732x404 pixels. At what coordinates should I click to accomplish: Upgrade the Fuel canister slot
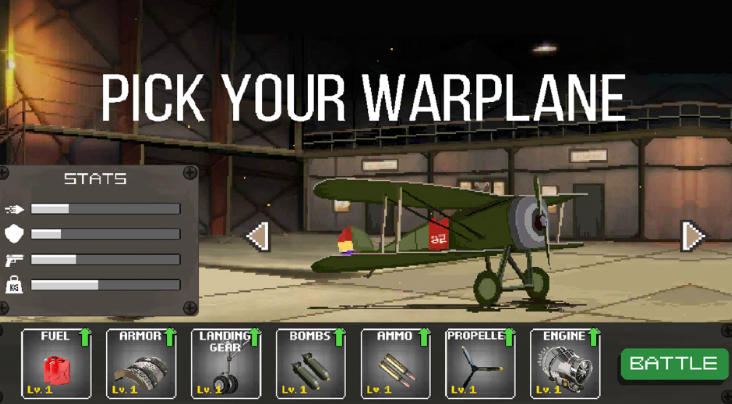[56, 364]
